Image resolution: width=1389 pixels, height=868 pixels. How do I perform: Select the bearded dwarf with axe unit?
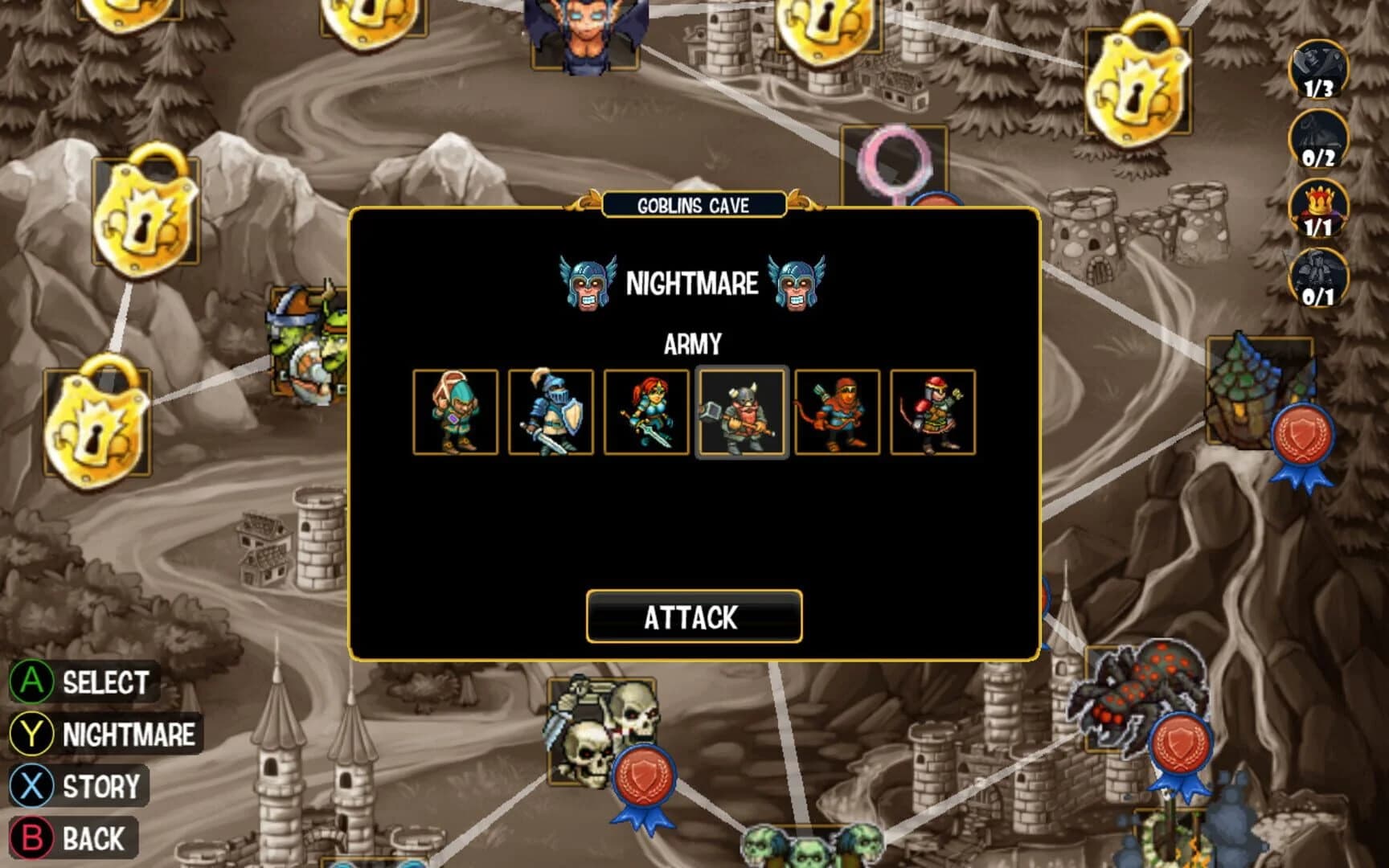743,412
